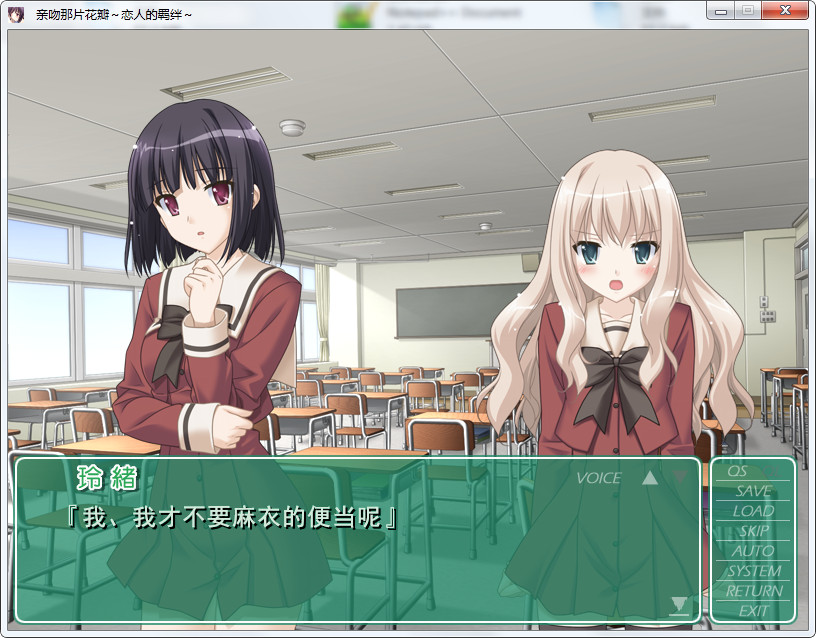
Task: Choose RETURN in the side menu
Action: 753,591
